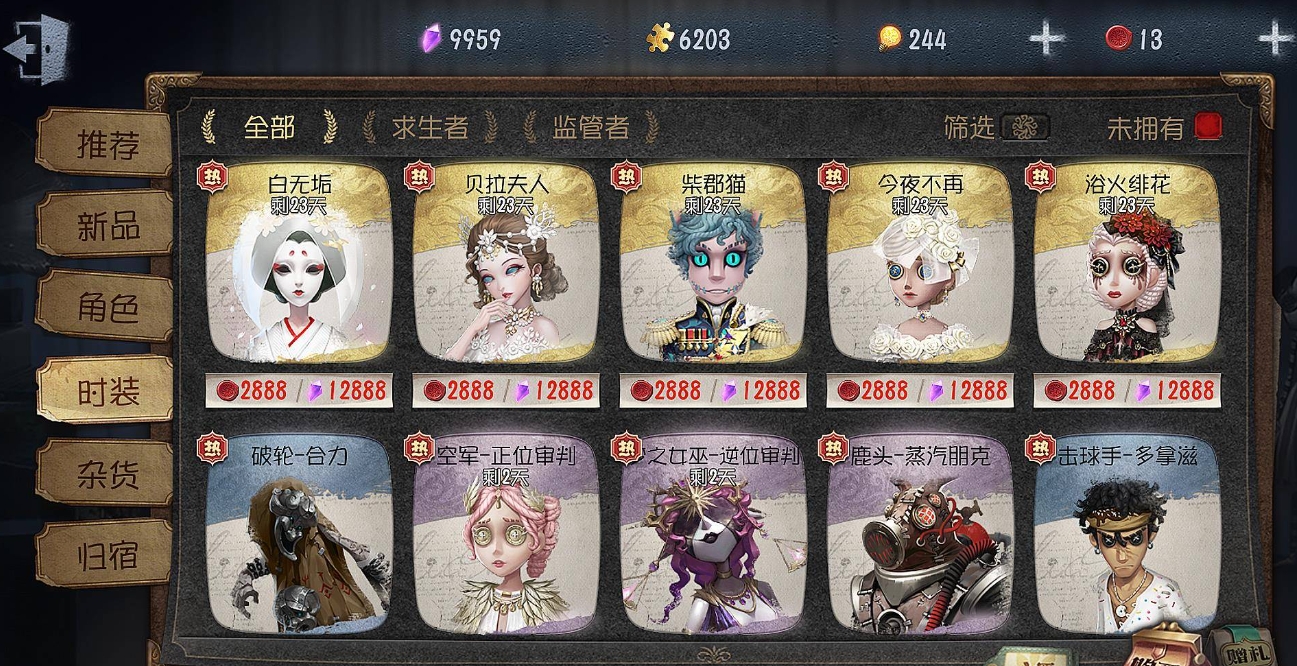Filter costumes by 监管者
The image size is (1297, 666).
591,127
